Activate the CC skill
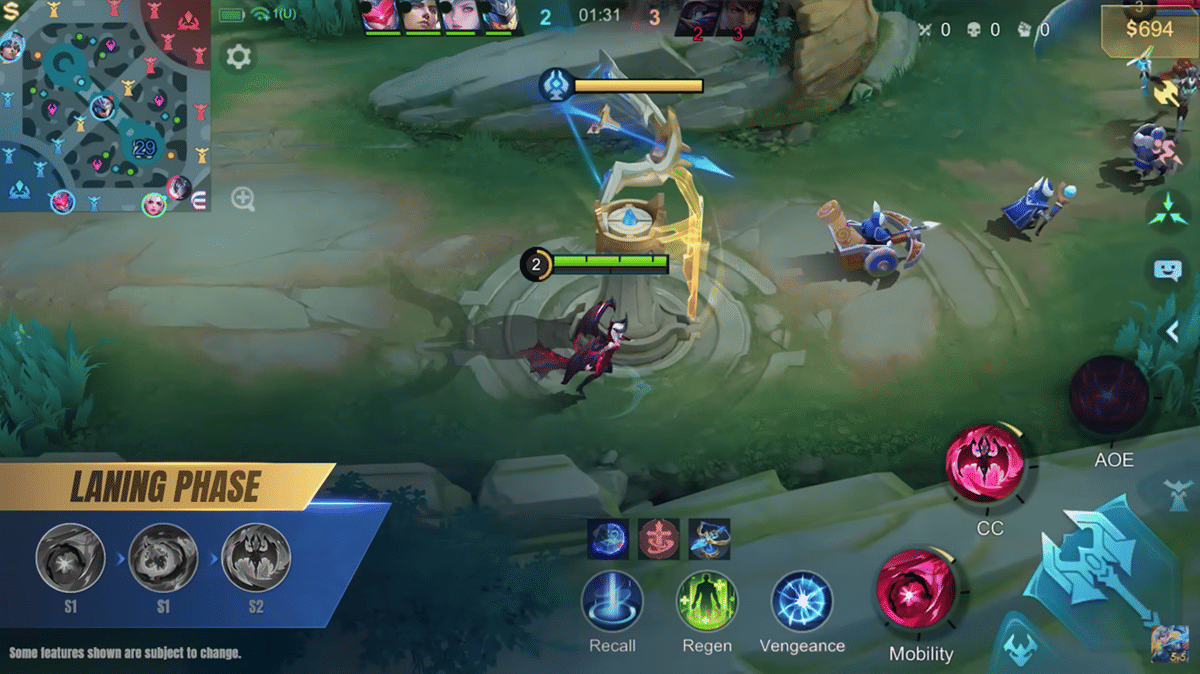The image size is (1200, 674). pyautogui.click(x=985, y=464)
